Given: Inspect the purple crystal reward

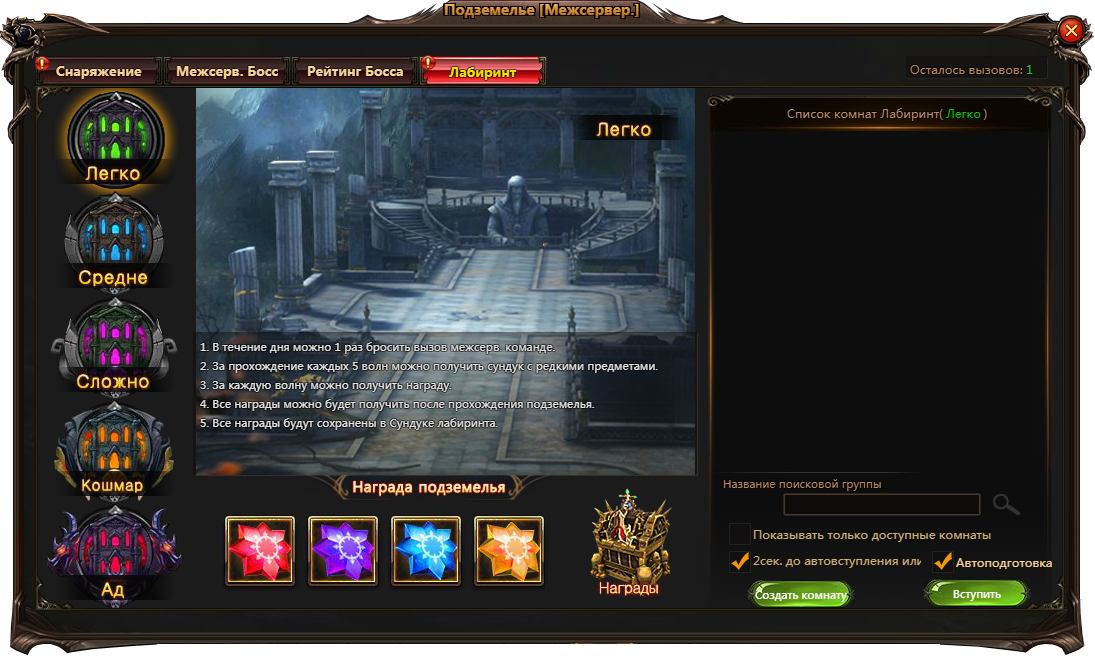Looking at the screenshot, I should 343,550.
